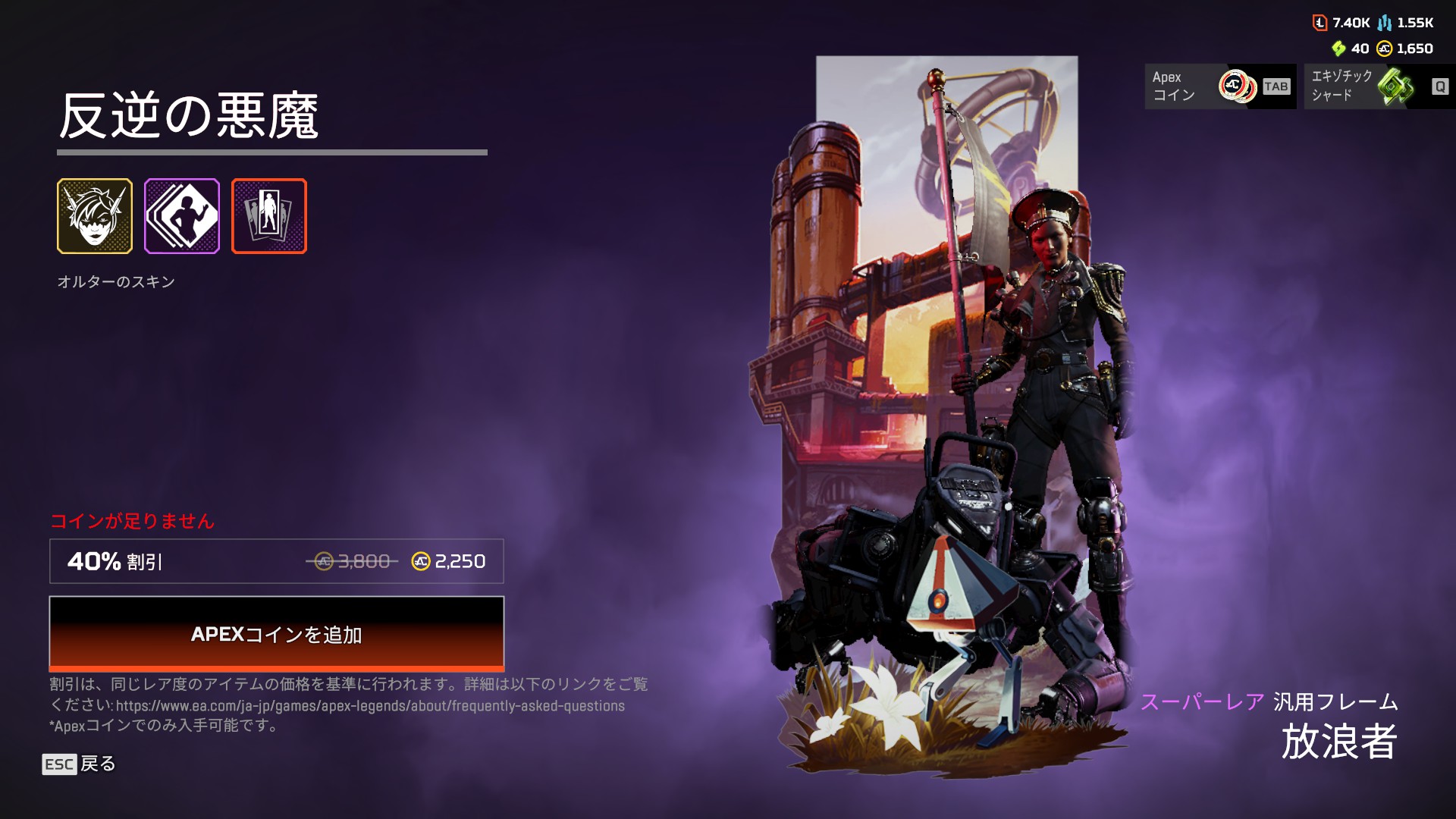Go back with the 戻る button

pyautogui.click(x=79, y=764)
